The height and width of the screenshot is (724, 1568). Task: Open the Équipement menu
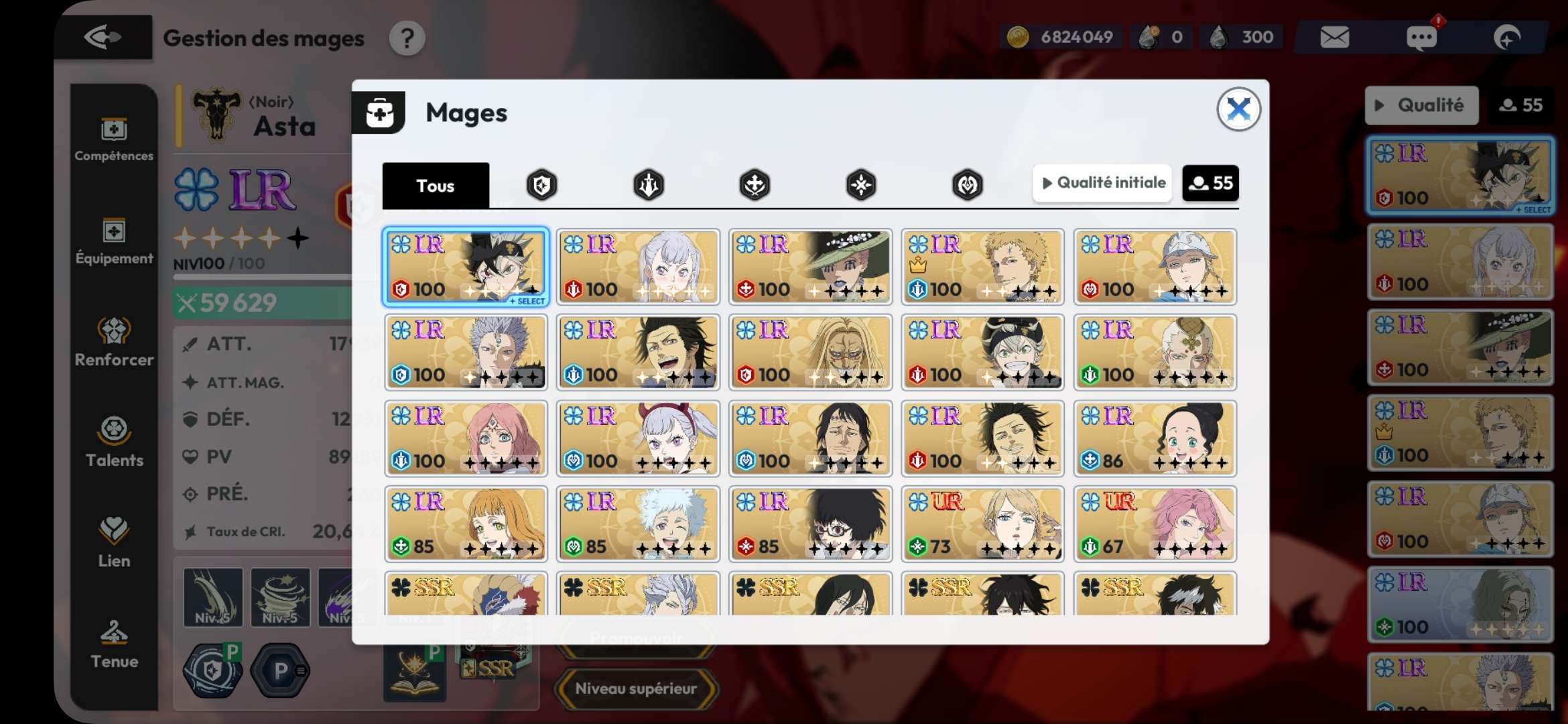pos(114,241)
